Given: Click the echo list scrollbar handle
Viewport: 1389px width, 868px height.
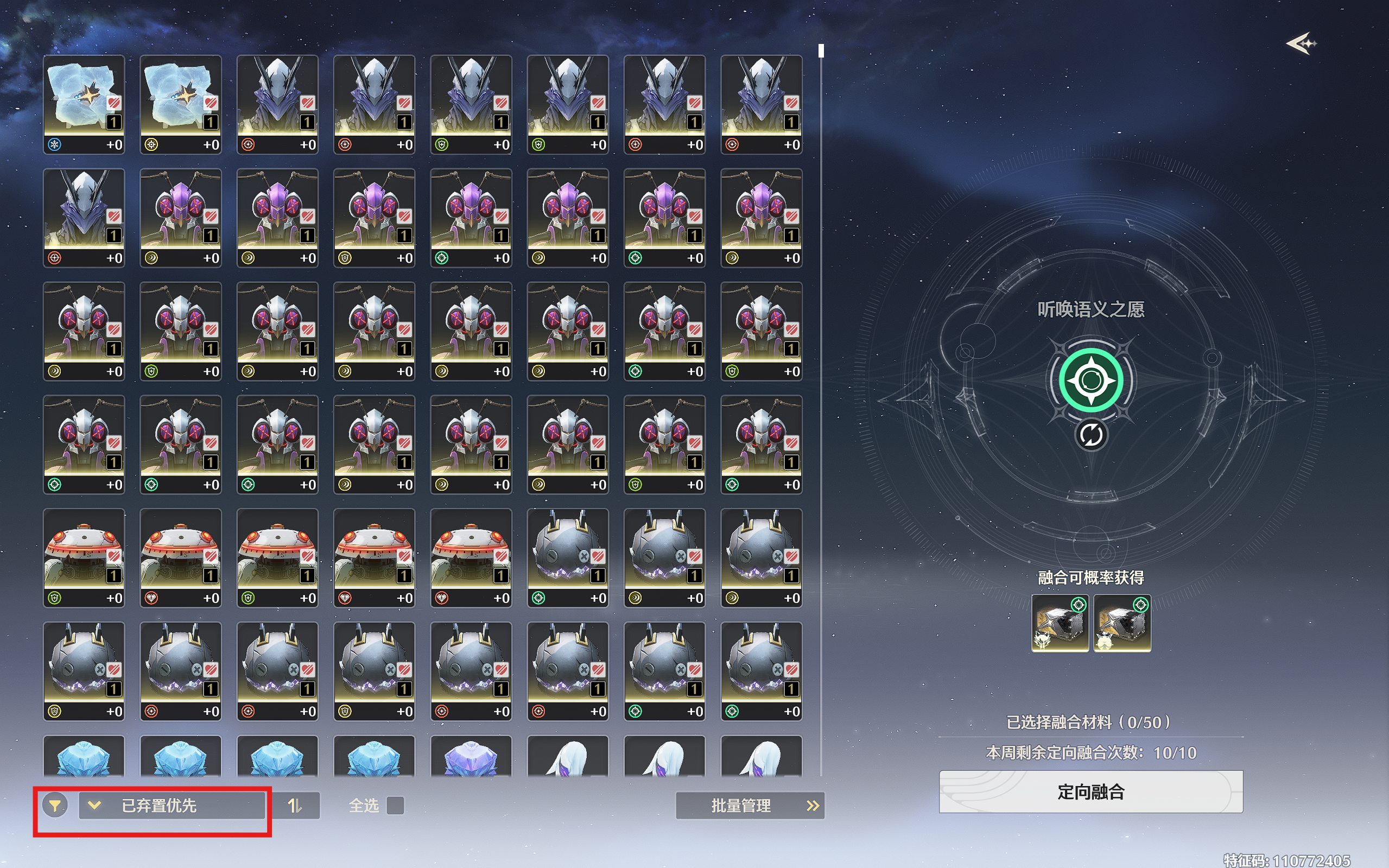Looking at the screenshot, I should click(x=821, y=51).
